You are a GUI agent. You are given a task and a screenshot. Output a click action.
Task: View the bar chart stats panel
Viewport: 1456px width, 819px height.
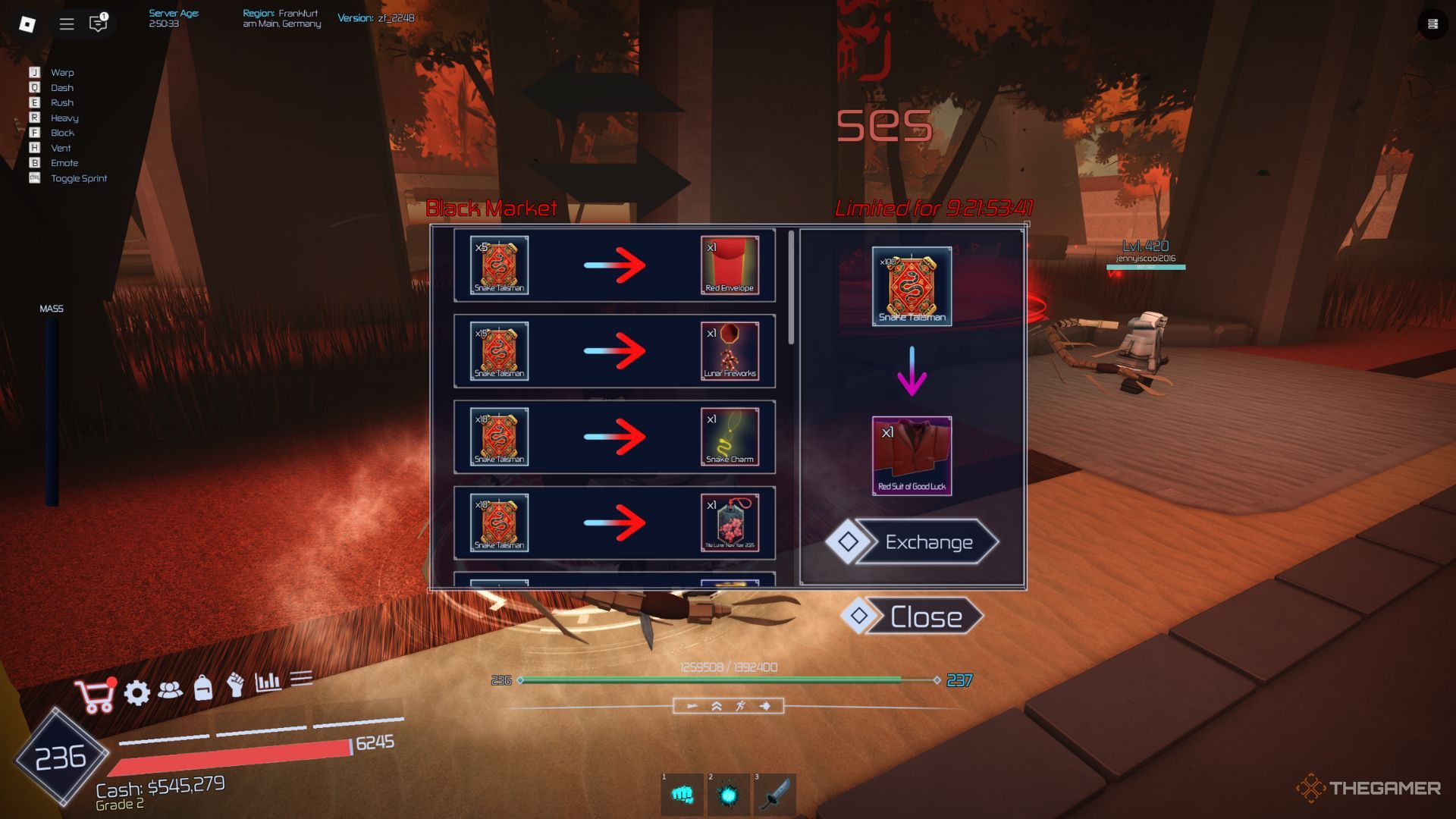pos(268,682)
